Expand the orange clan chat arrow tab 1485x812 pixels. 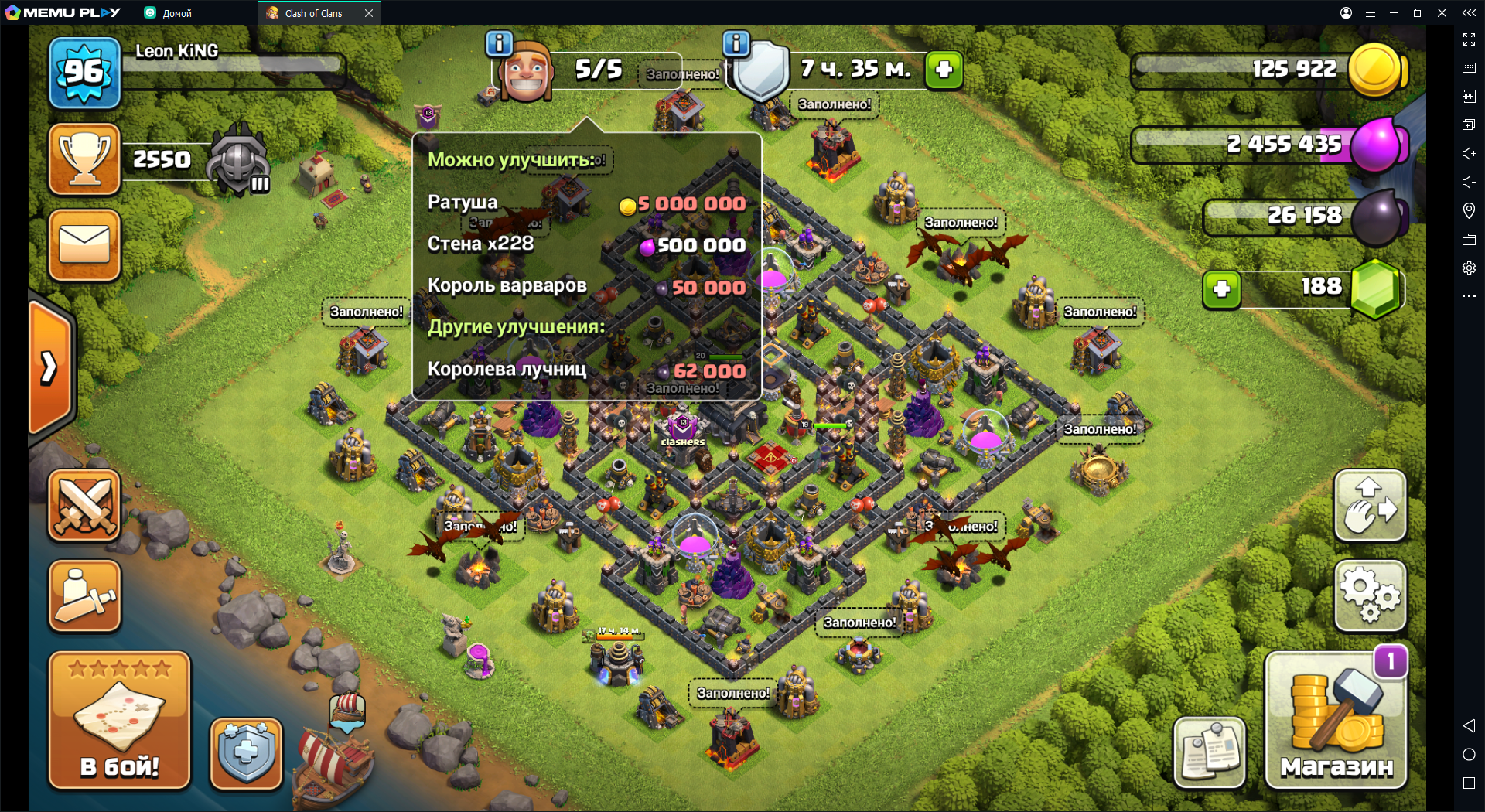coord(50,367)
